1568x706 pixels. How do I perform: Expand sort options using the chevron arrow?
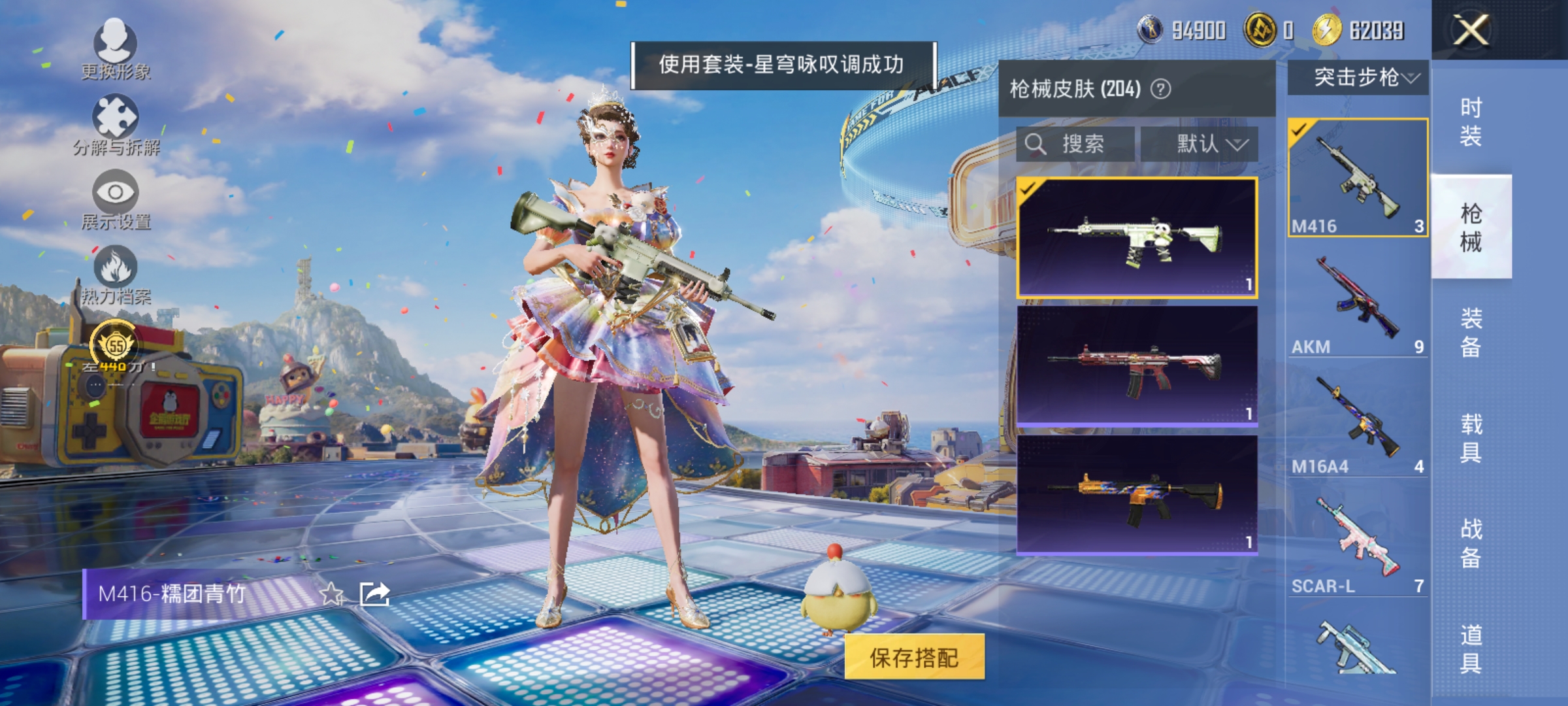(1237, 144)
